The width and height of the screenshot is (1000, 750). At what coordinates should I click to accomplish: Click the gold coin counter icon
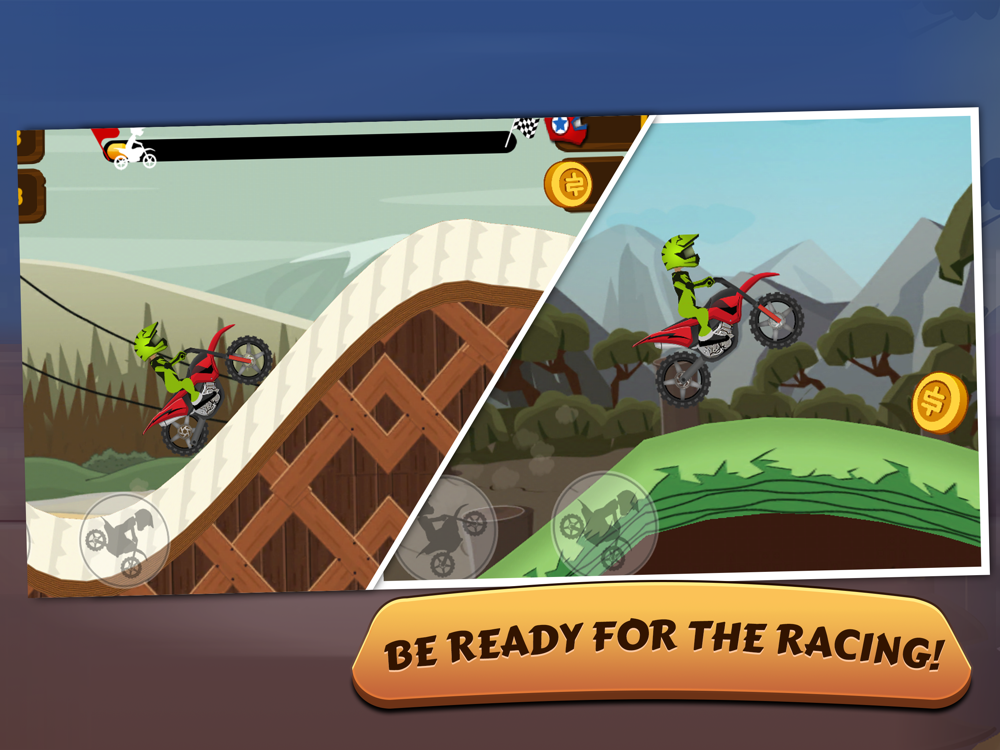point(570,184)
